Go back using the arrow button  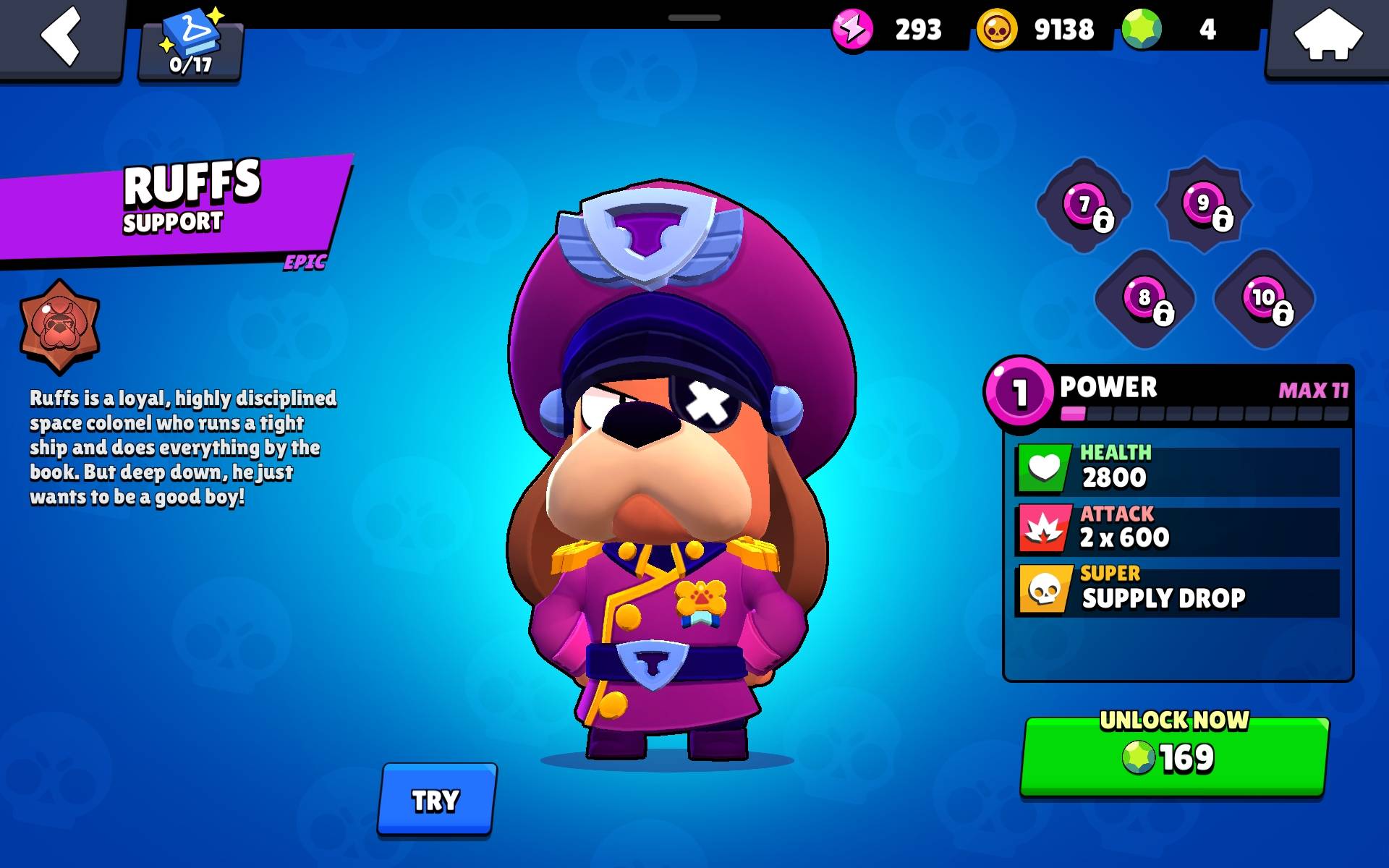point(62,36)
